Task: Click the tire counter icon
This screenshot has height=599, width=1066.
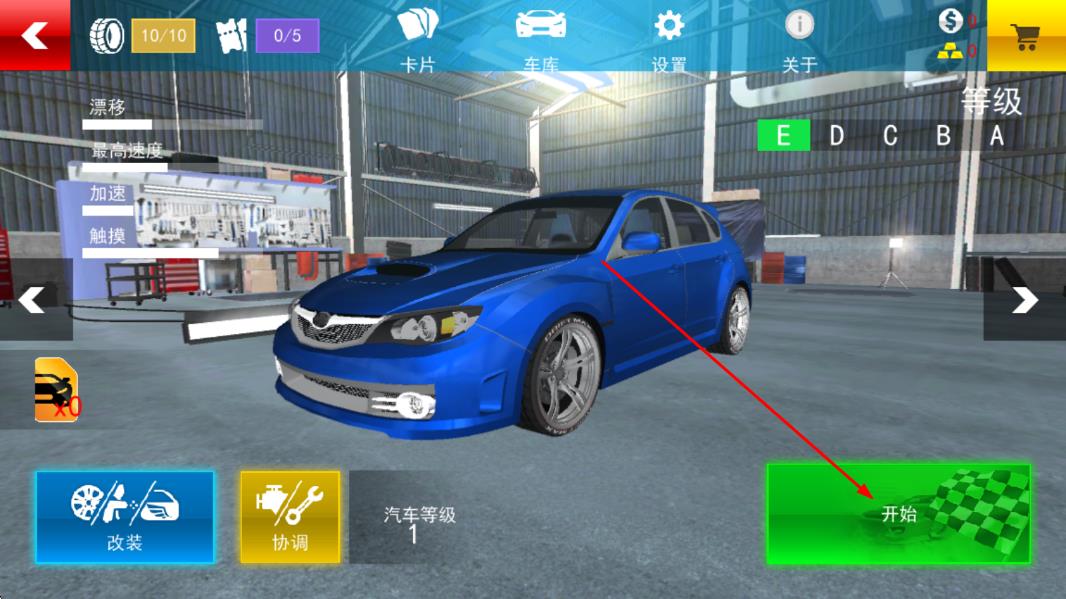Action: click(107, 36)
